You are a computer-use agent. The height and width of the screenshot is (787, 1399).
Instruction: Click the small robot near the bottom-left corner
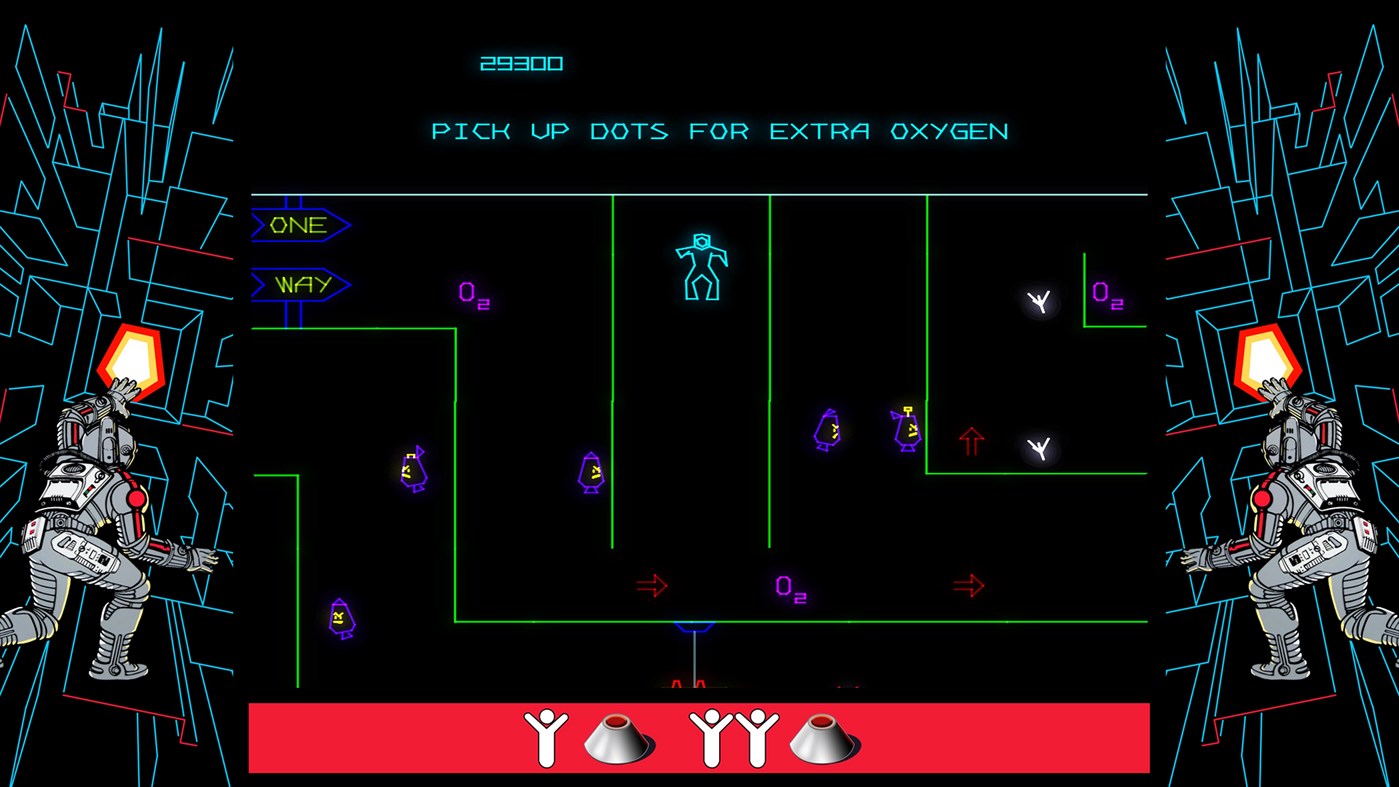pyautogui.click(x=340, y=616)
